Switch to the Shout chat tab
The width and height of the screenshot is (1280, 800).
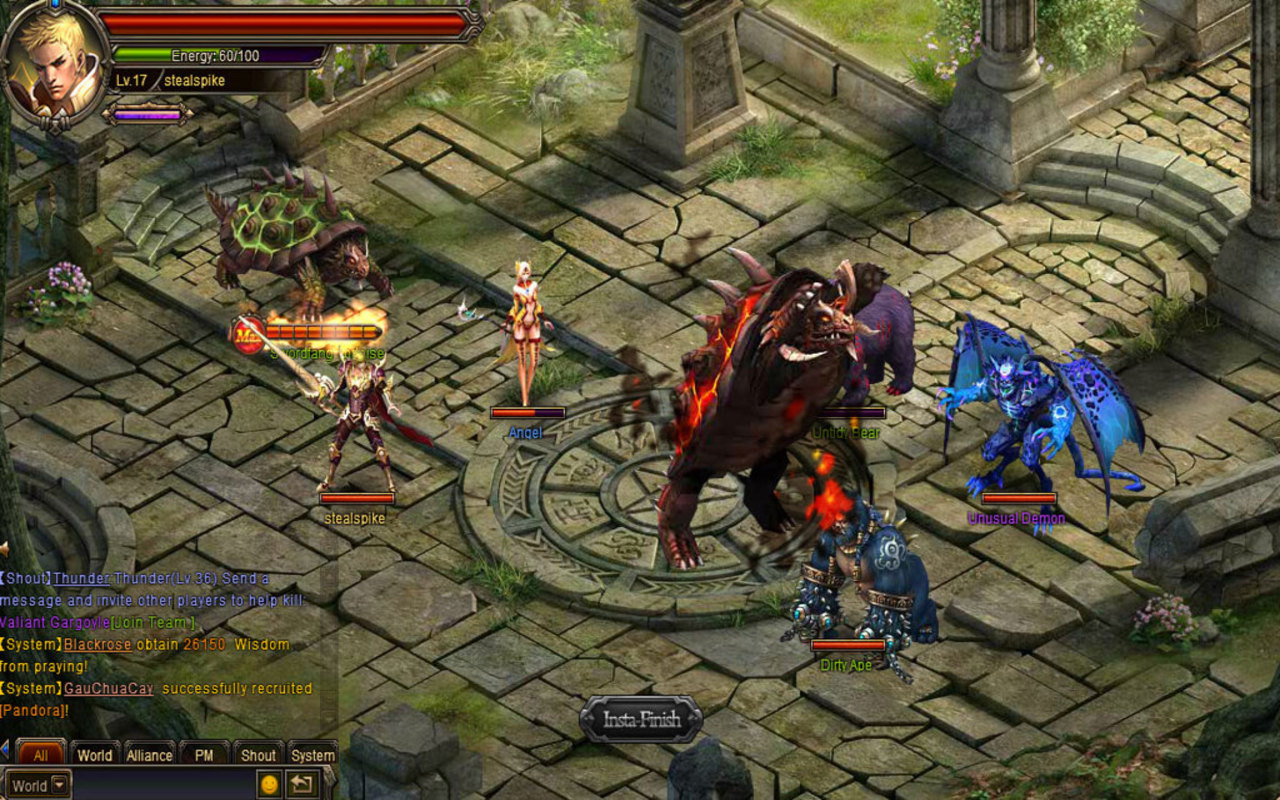tap(258, 756)
